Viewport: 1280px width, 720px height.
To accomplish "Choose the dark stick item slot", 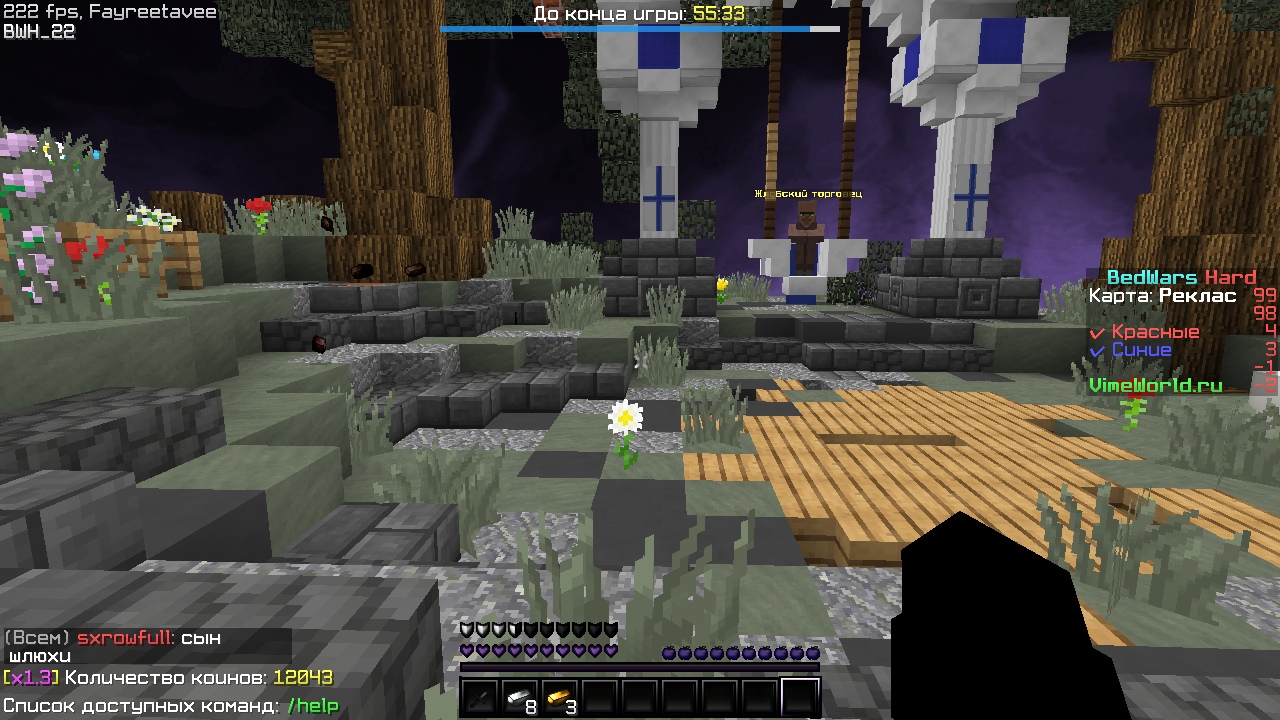I will coord(480,698).
